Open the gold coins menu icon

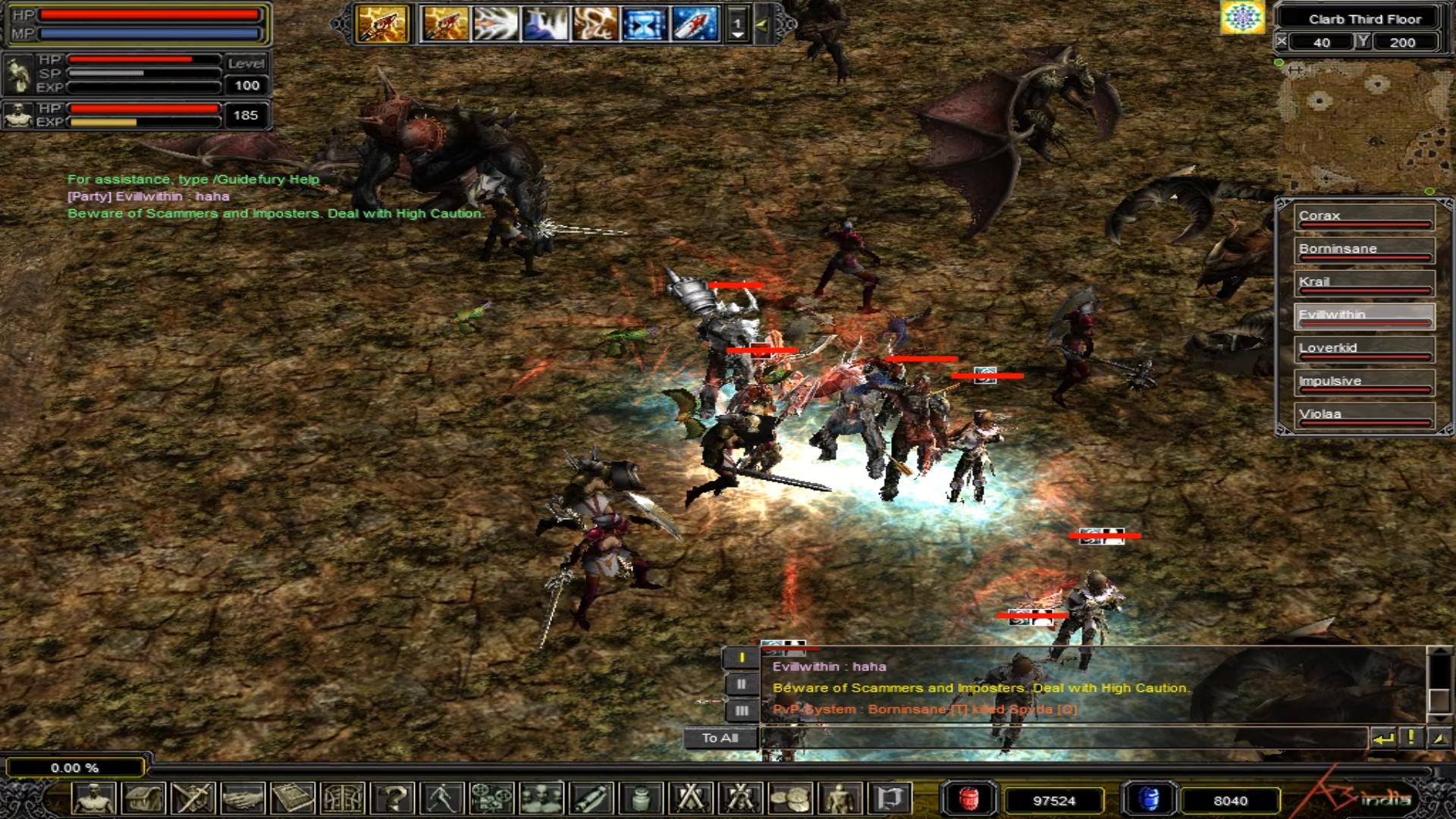pos(789,799)
